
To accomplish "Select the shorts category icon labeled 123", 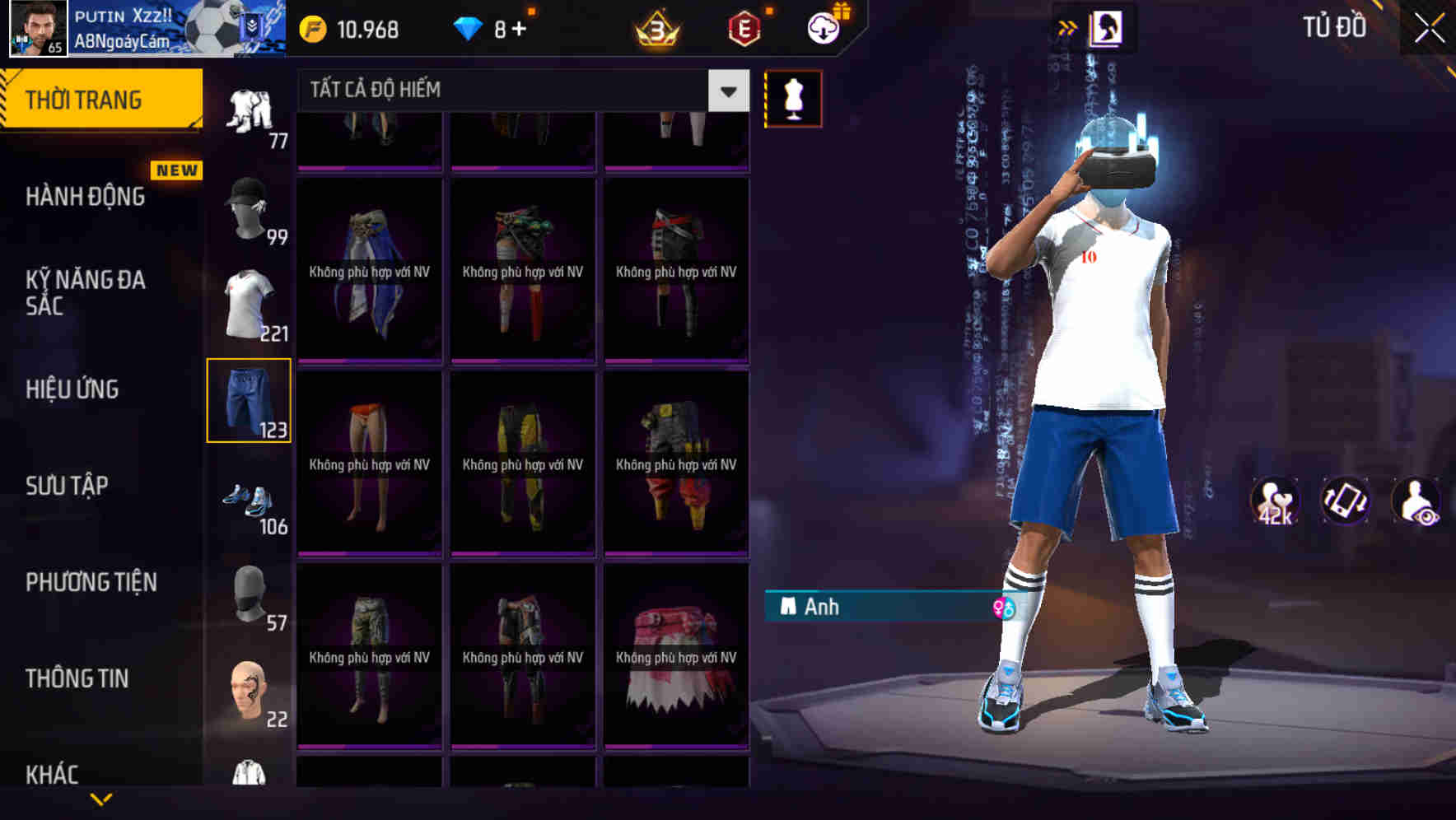I will (249, 401).
